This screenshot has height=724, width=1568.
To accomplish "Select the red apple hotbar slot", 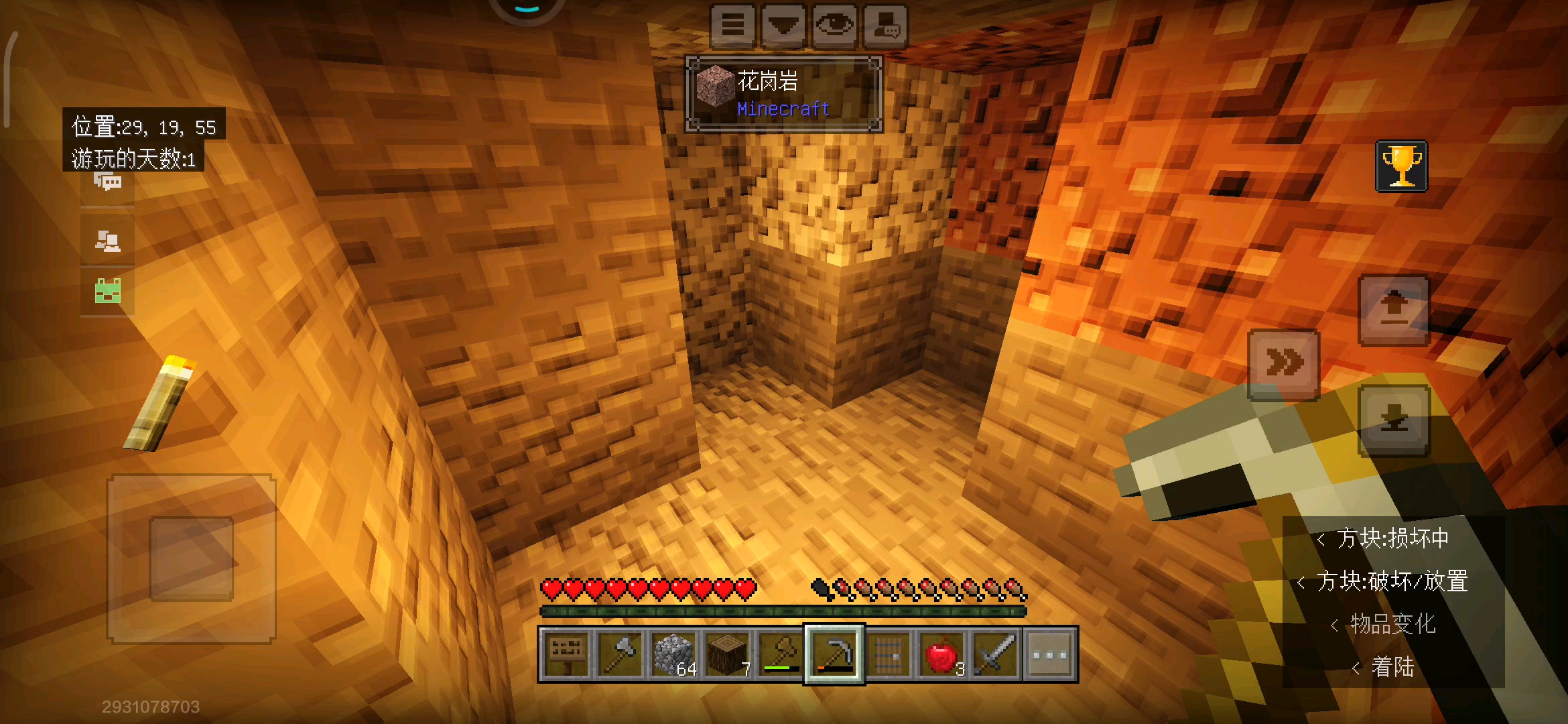I will pos(942,654).
